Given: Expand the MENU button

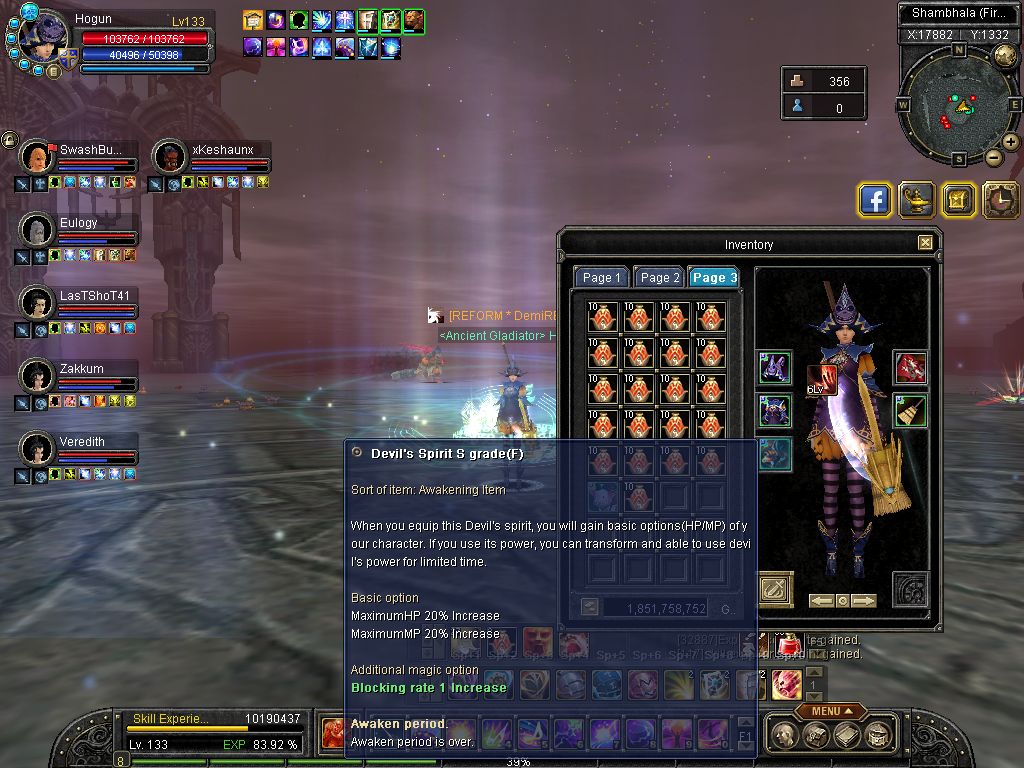Looking at the screenshot, I should tap(830, 711).
